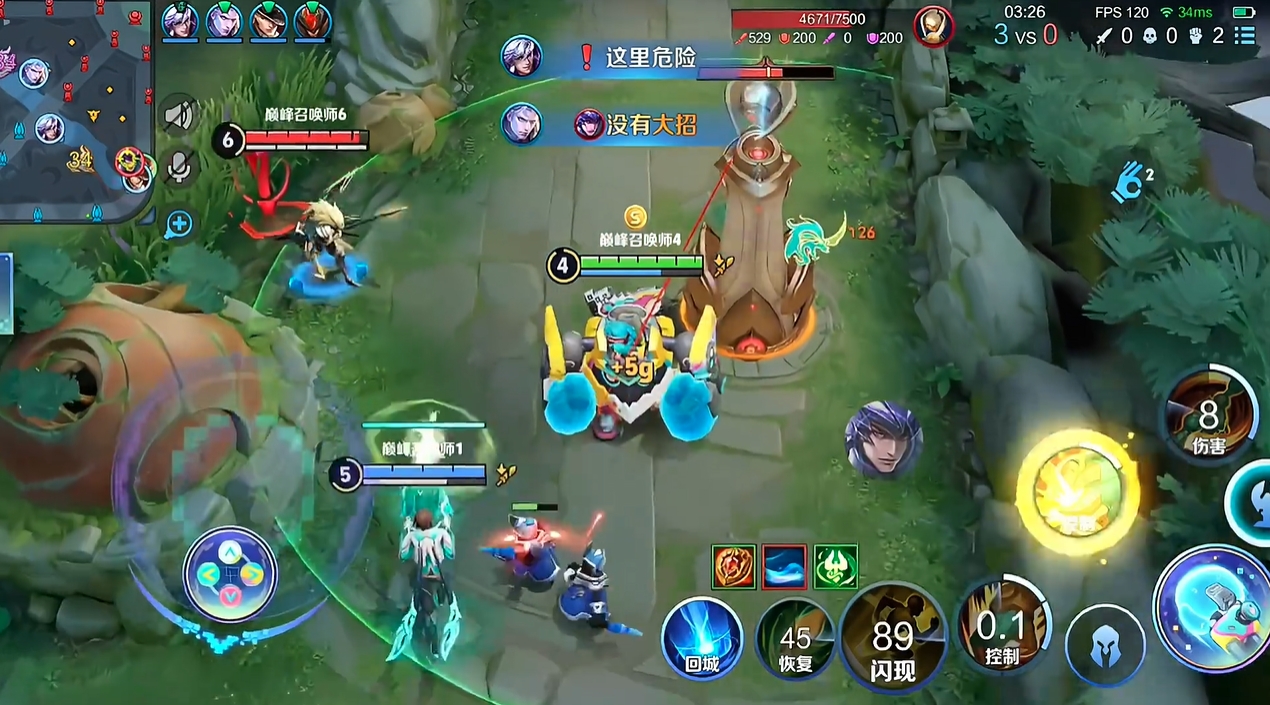Cast the 控制 skill
Screen dimensions: 1270x705
tap(1001, 628)
